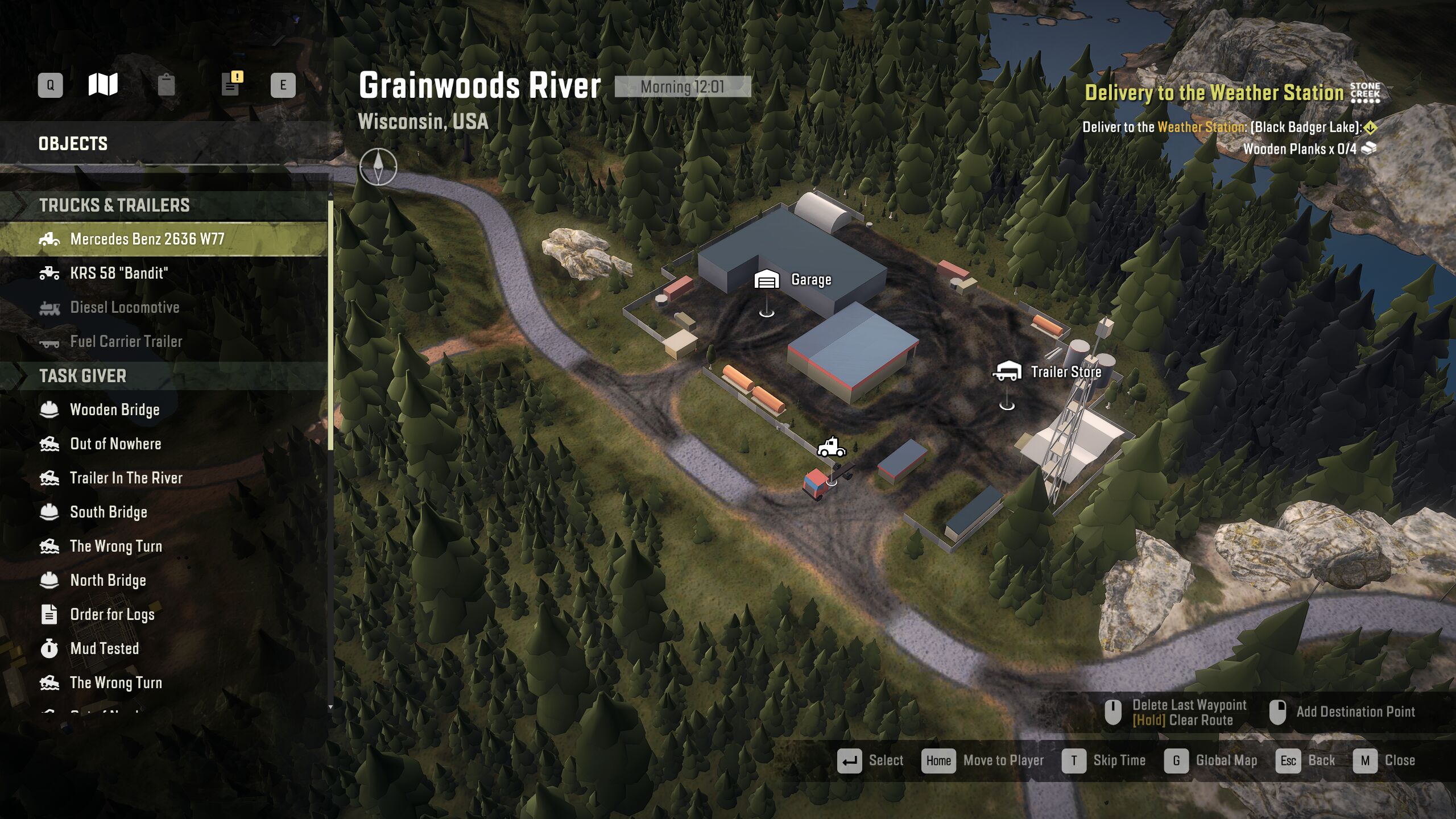The width and height of the screenshot is (1456, 819).
Task: Select the Trailer Store map marker
Action: click(1007, 372)
